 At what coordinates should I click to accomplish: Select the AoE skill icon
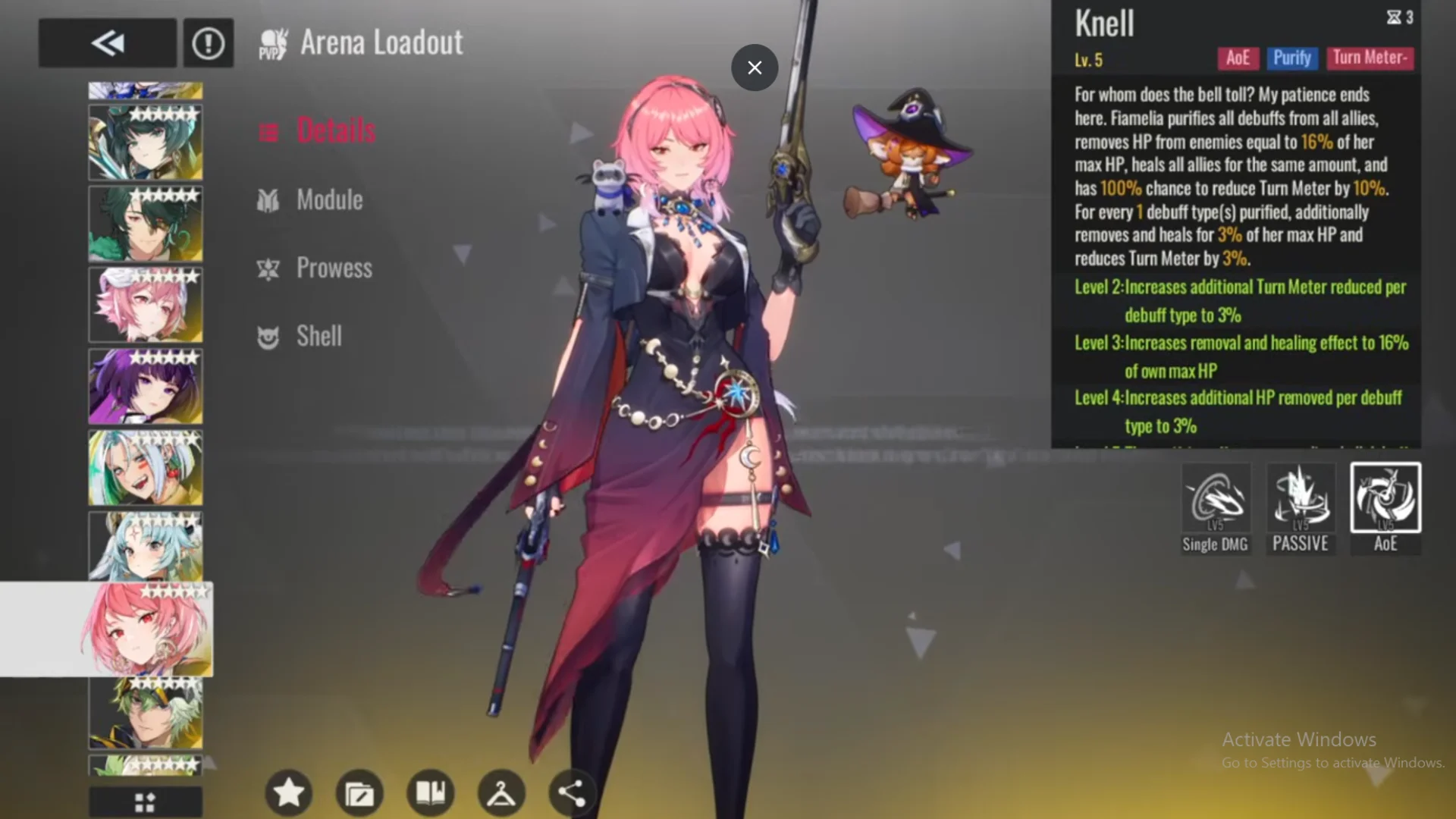(x=1385, y=500)
